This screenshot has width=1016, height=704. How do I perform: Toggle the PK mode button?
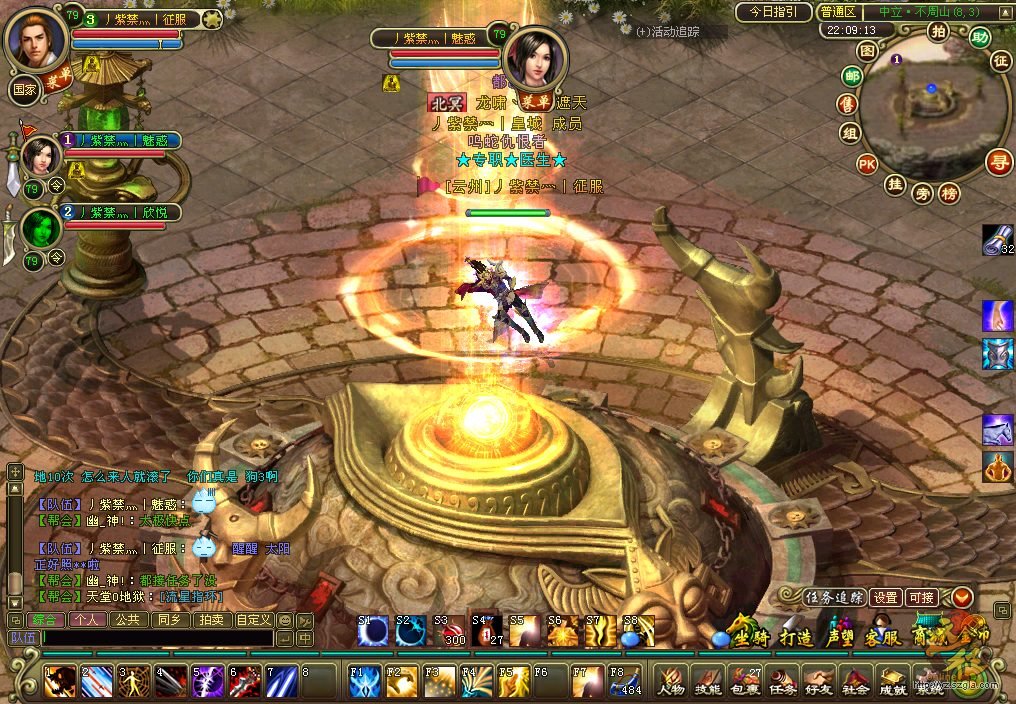(x=867, y=164)
